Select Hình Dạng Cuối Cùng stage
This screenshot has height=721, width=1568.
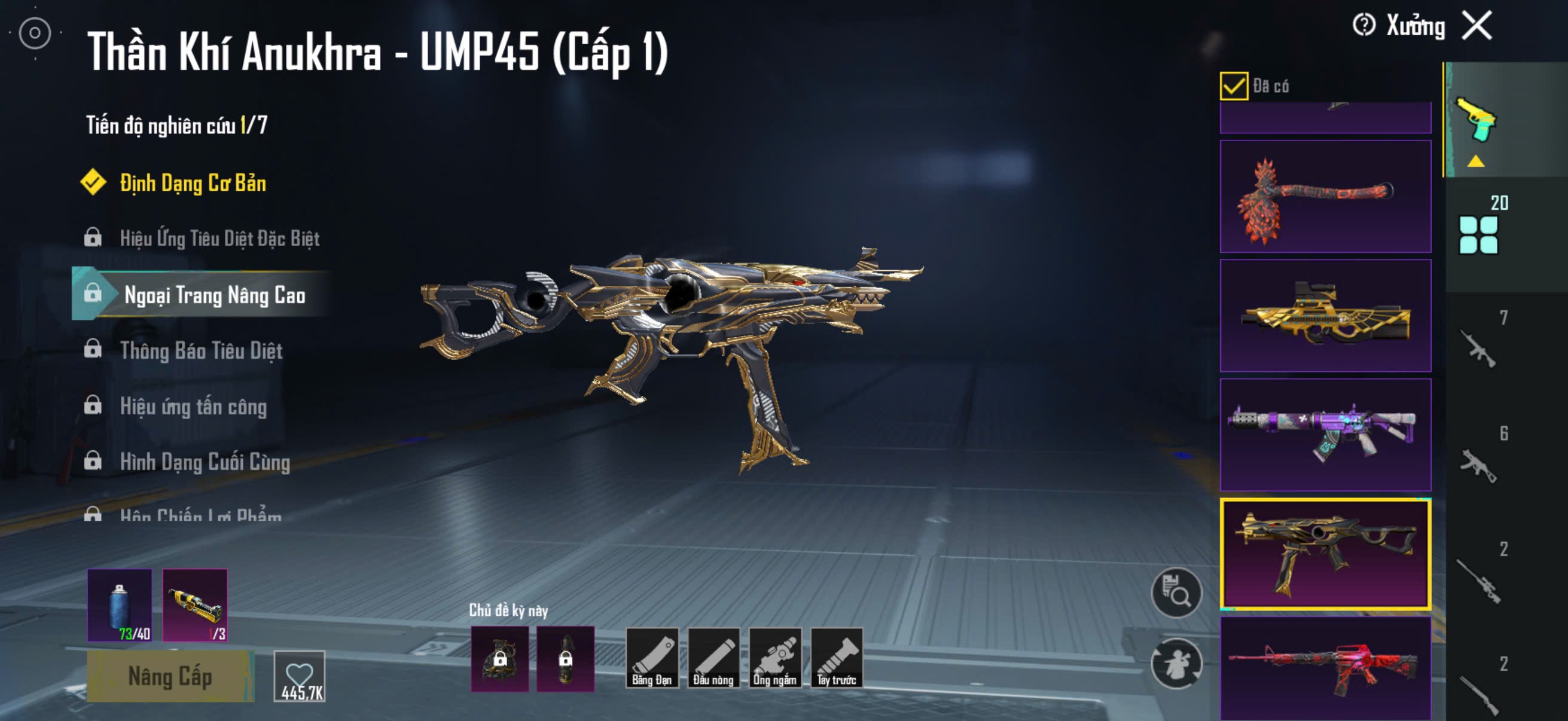(x=205, y=462)
